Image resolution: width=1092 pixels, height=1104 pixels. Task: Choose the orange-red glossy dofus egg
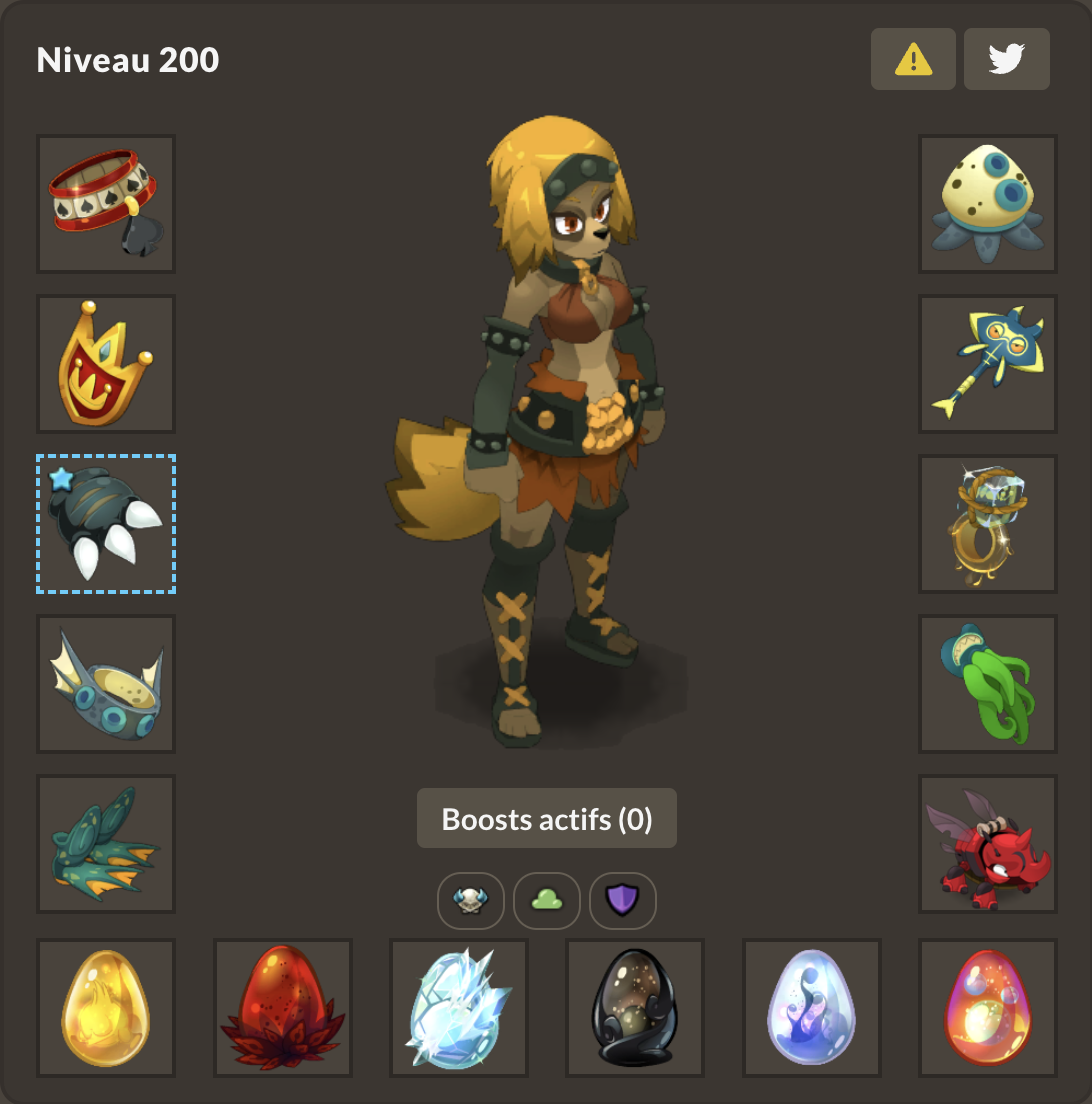pyautogui.click(x=988, y=1008)
